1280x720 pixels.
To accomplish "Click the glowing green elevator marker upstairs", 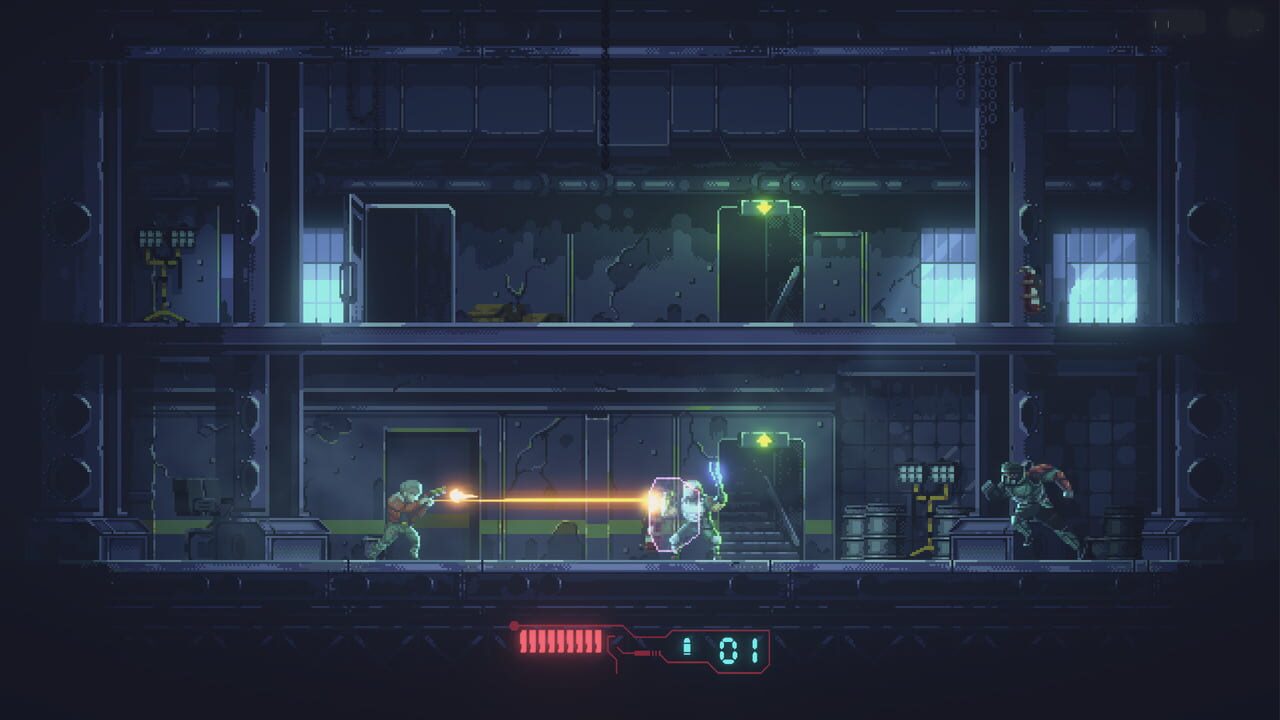I will coord(762,206).
